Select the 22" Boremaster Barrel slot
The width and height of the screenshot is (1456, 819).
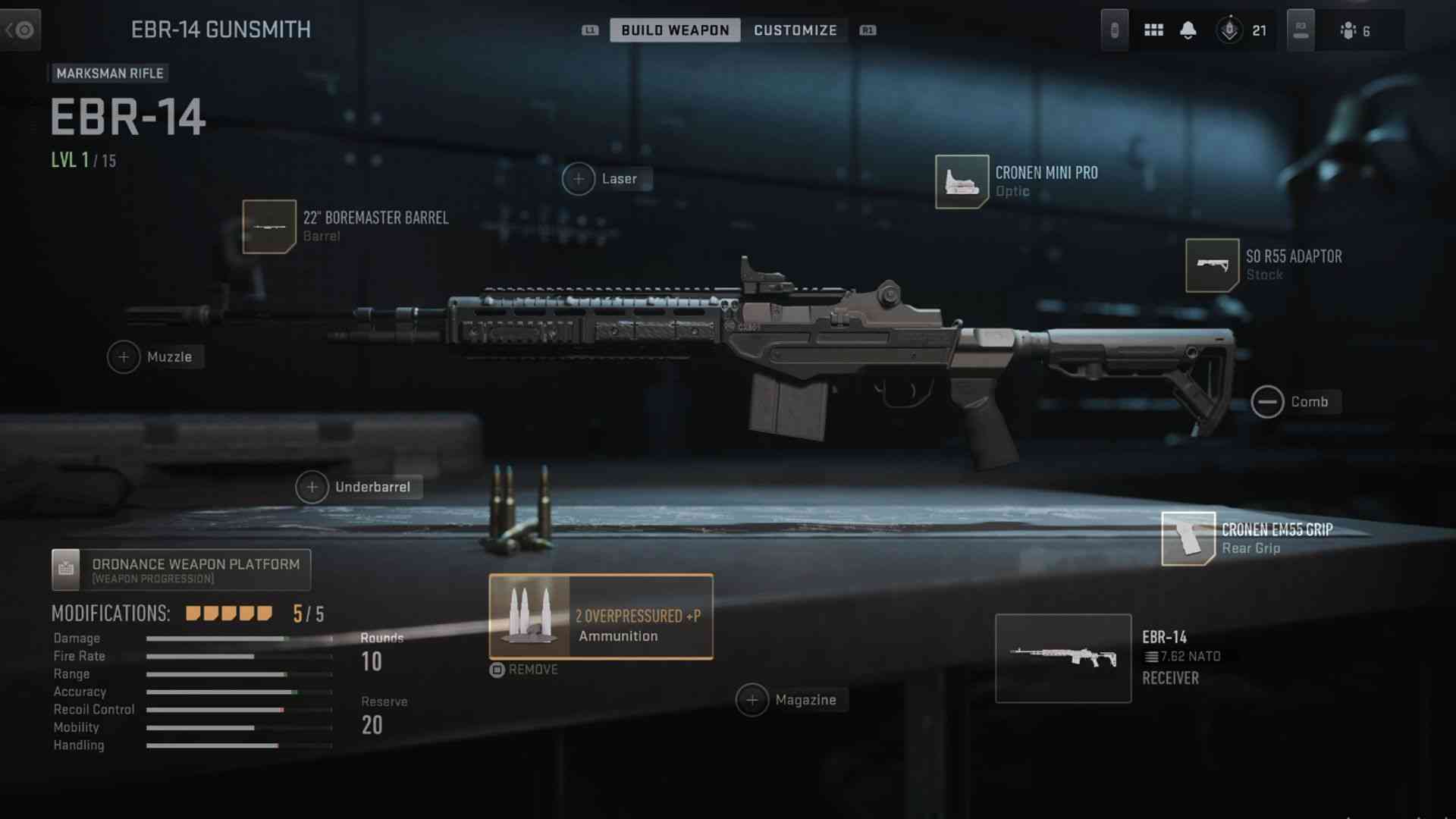pyautogui.click(x=269, y=227)
